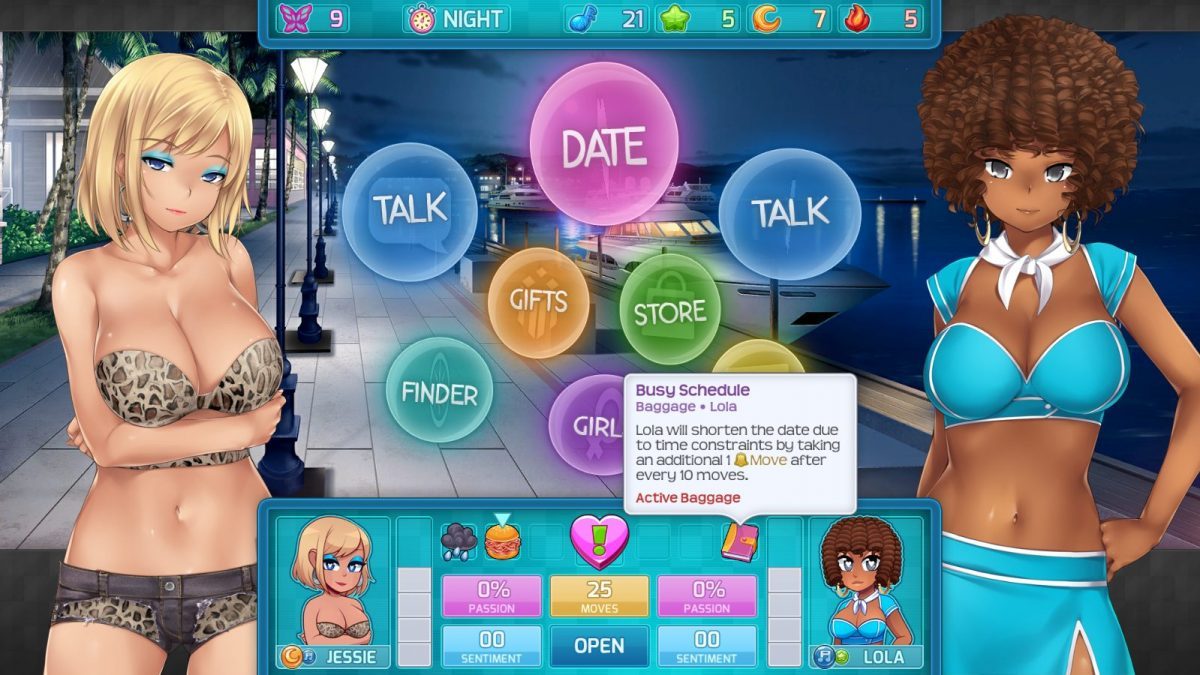
Task: Click the blue OPEN button
Action: (599, 646)
